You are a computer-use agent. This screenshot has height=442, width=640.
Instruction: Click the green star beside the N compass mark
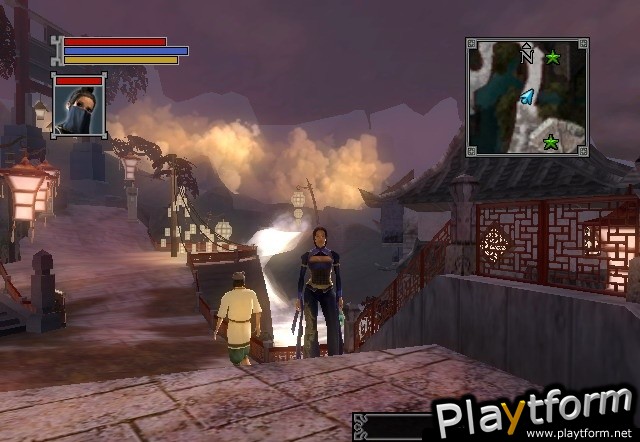(x=553, y=58)
